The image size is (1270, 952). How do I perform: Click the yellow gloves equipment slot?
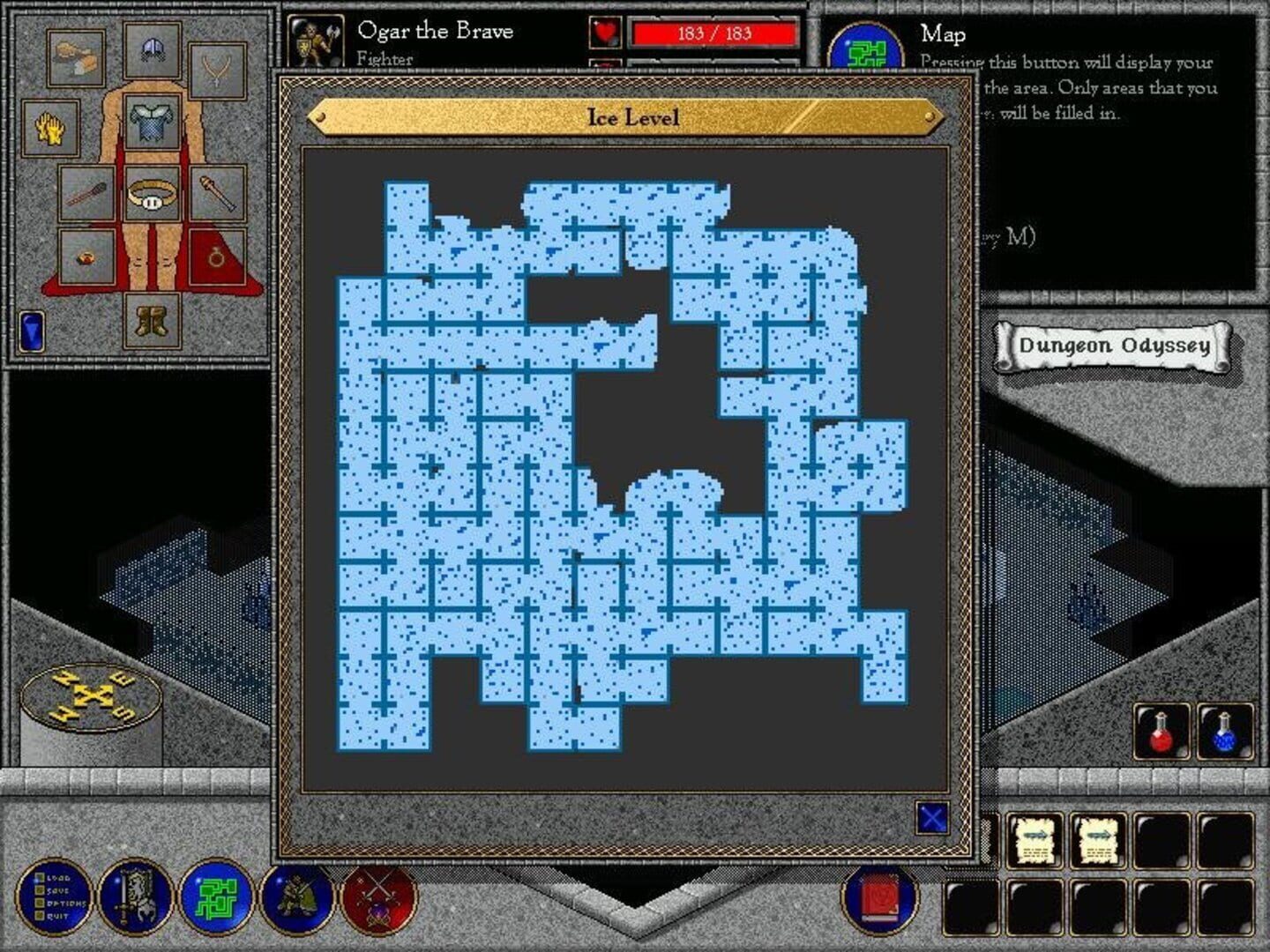(49, 126)
